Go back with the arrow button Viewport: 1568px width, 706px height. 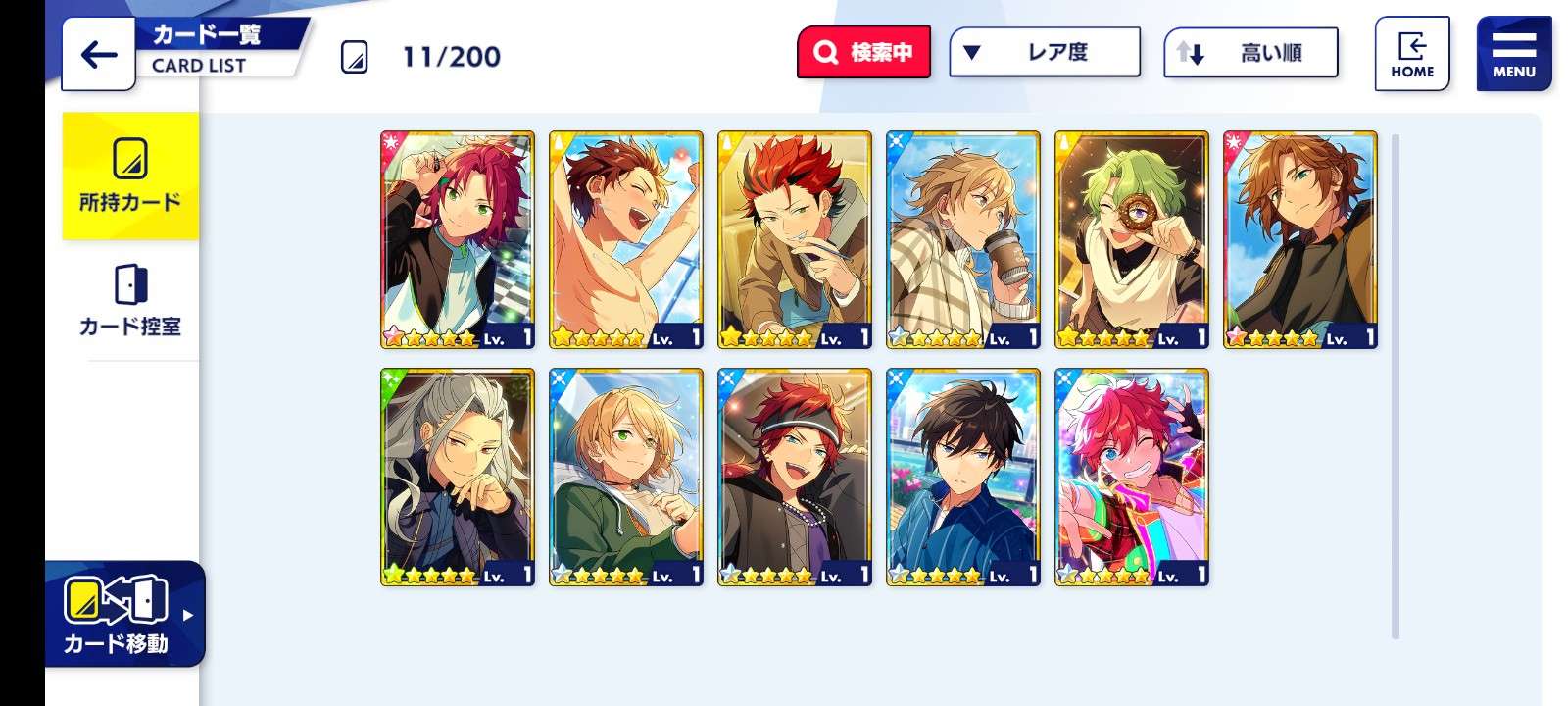point(98,54)
